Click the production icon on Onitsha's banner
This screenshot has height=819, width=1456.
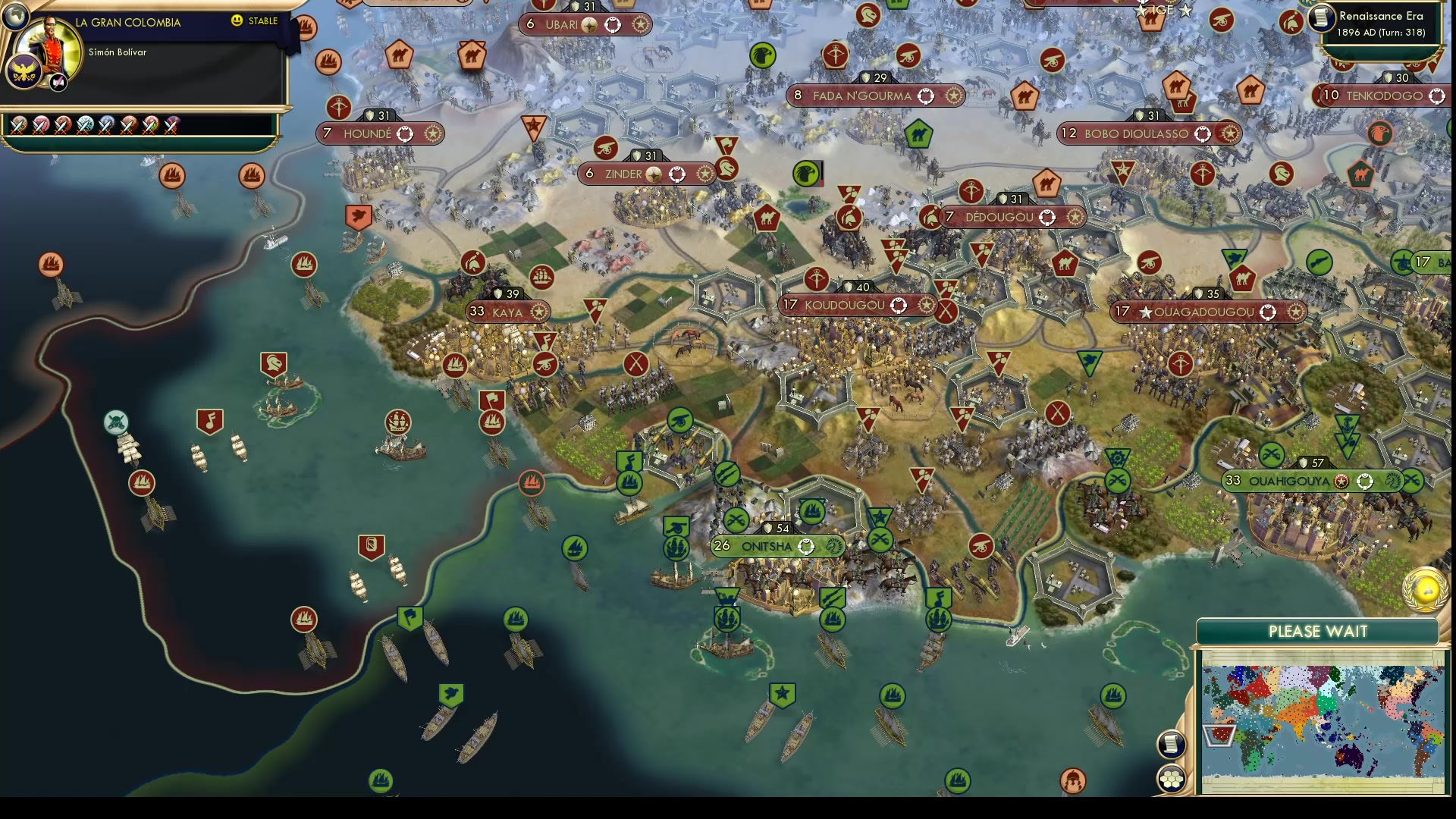click(x=834, y=545)
